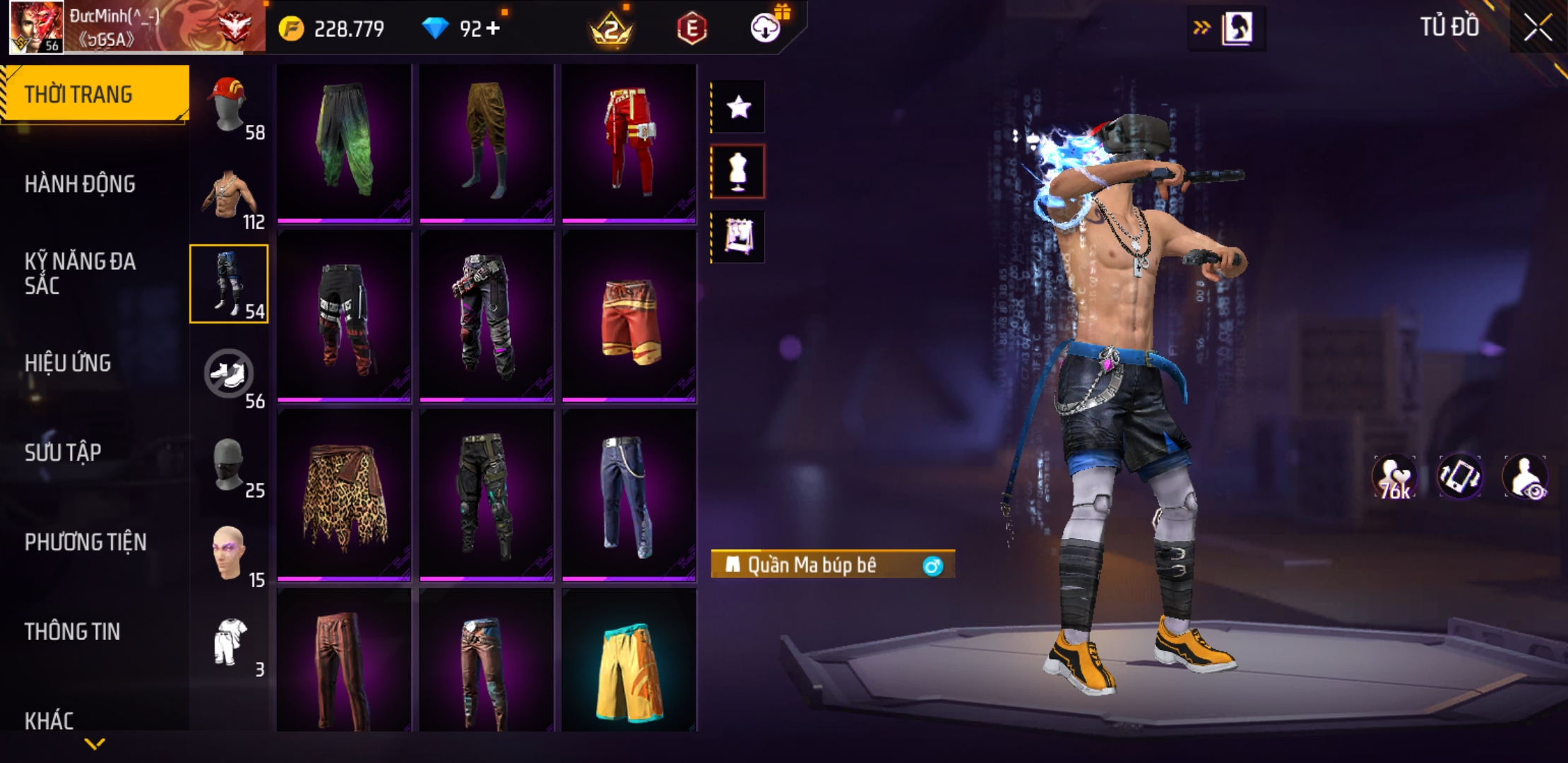Show the THÔNG TIN tab
Image resolution: width=1568 pixels, height=763 pixels.
(x=72, y=632)
